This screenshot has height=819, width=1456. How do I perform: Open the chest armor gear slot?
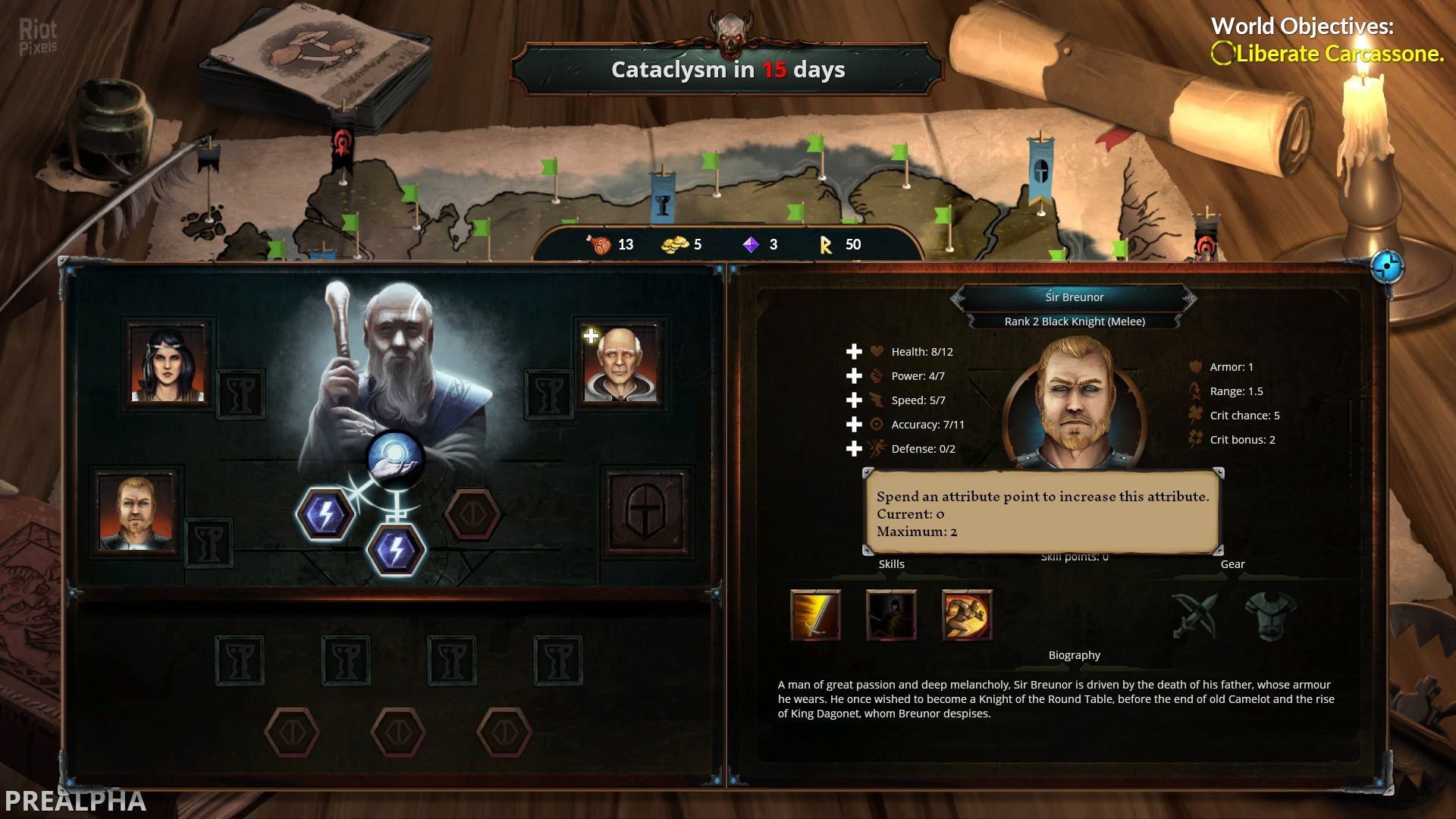pyautogui.click(x=1271, y=615)
